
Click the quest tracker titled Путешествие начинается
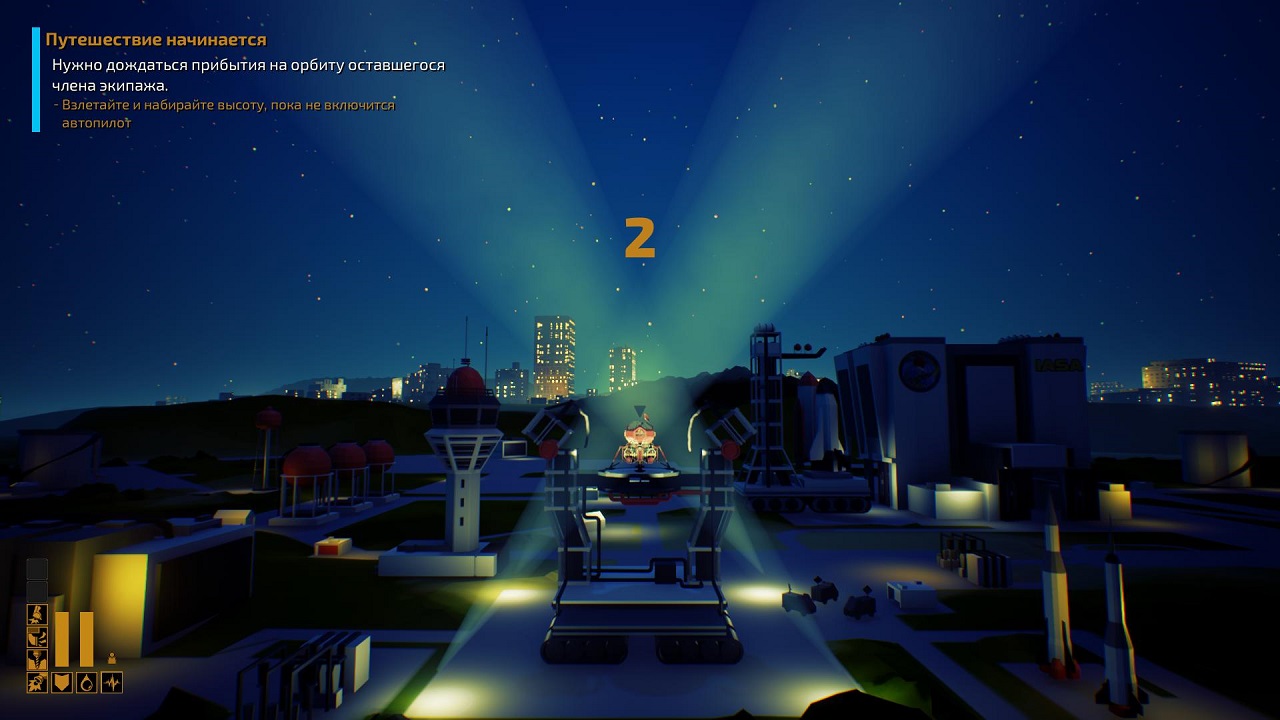pyautogui.click(x=156, y=40)
